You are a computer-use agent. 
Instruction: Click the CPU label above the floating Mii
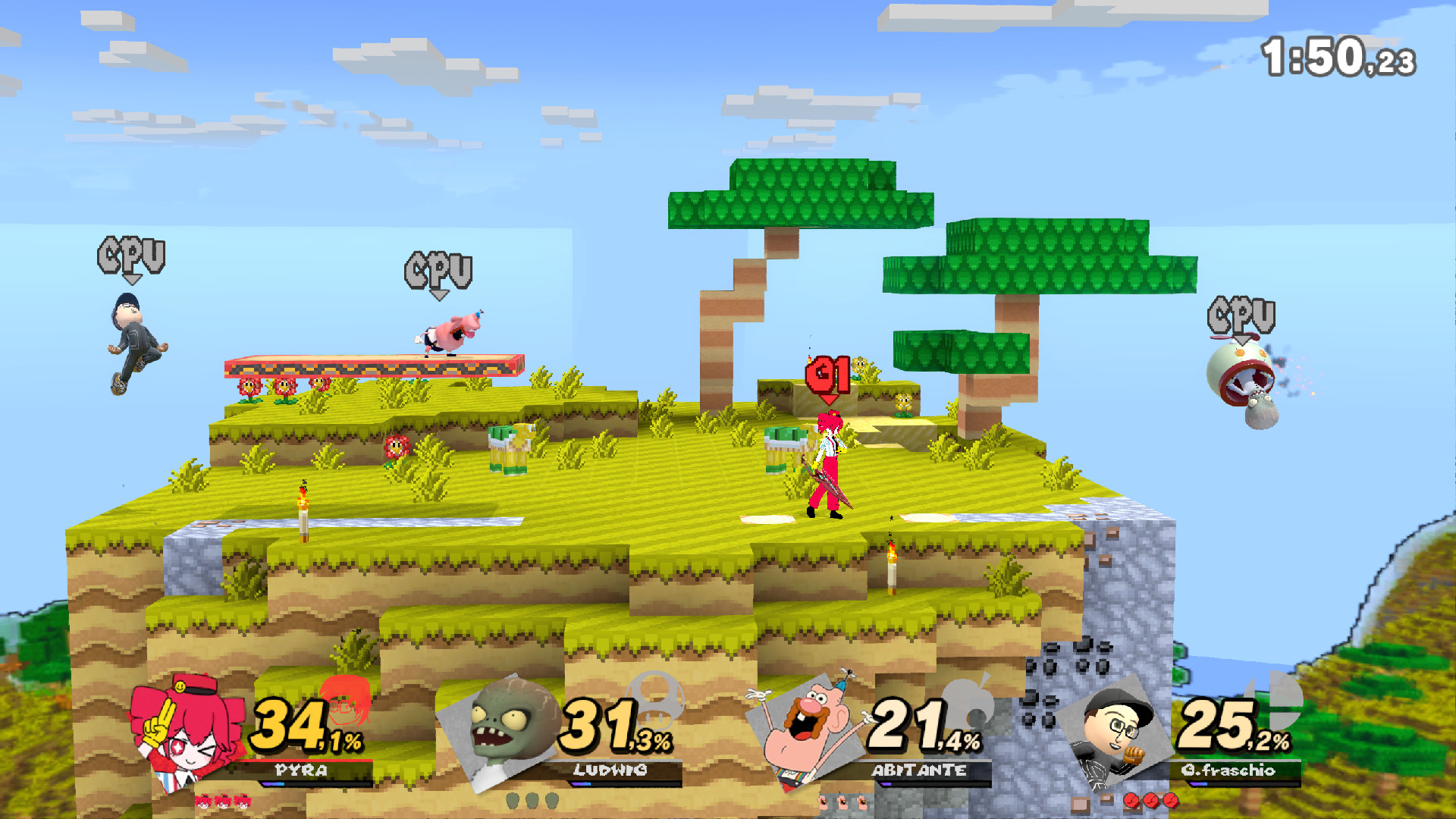click(x=131, y=253)
